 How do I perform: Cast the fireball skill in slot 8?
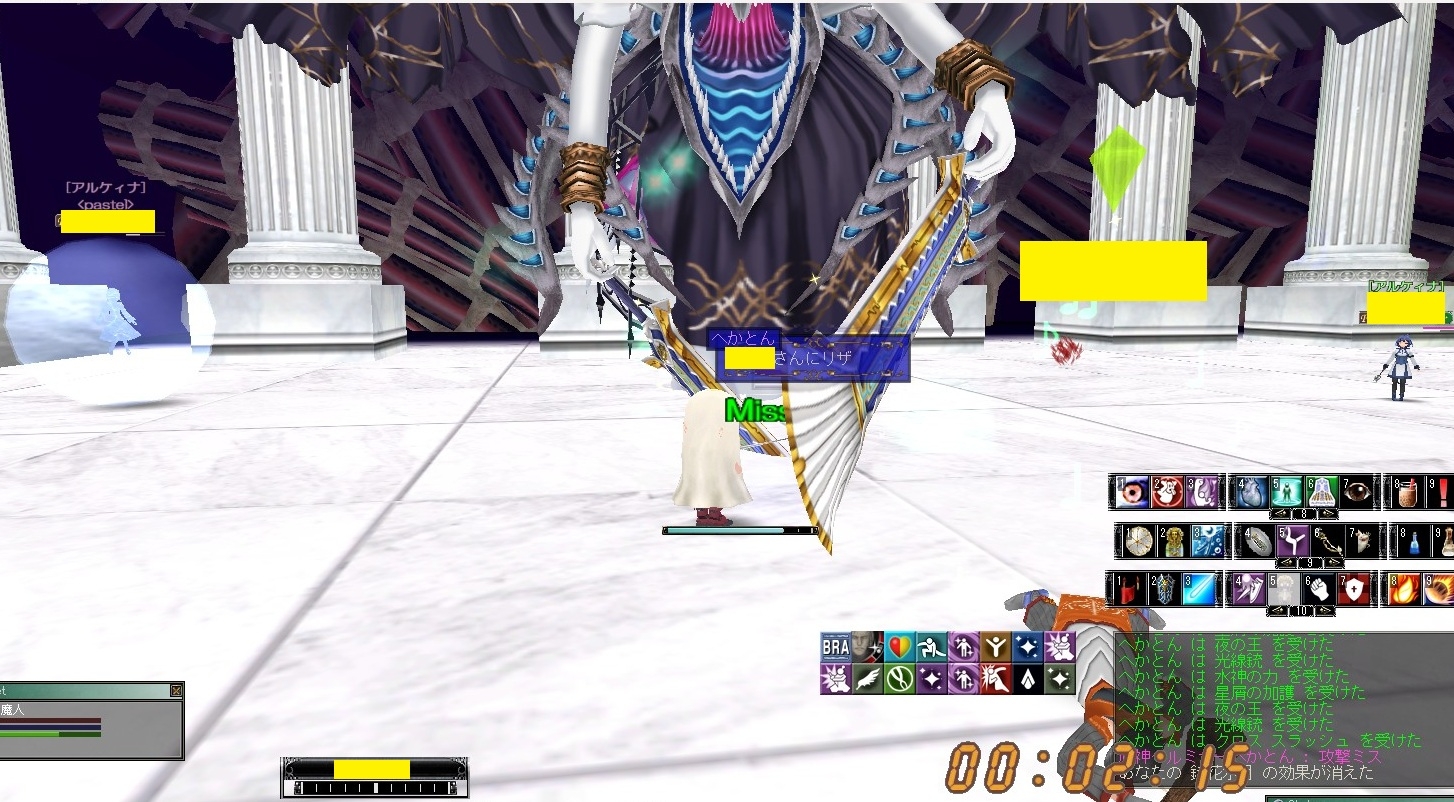(1404, 589)
